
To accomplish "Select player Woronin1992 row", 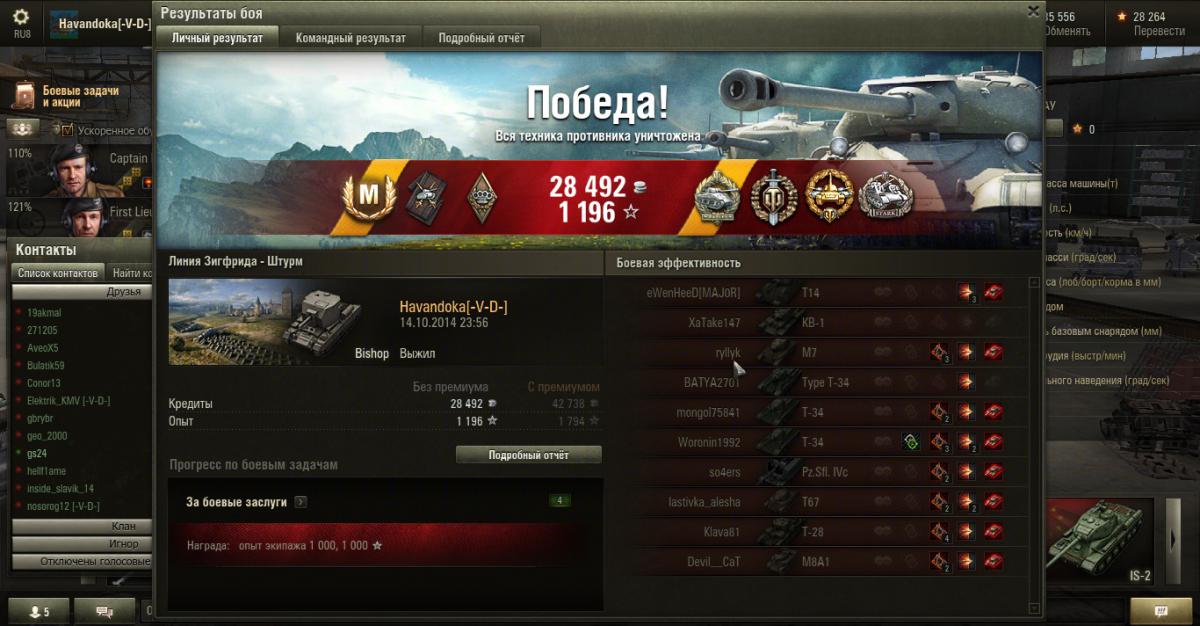I will click(x=707, y=442).
